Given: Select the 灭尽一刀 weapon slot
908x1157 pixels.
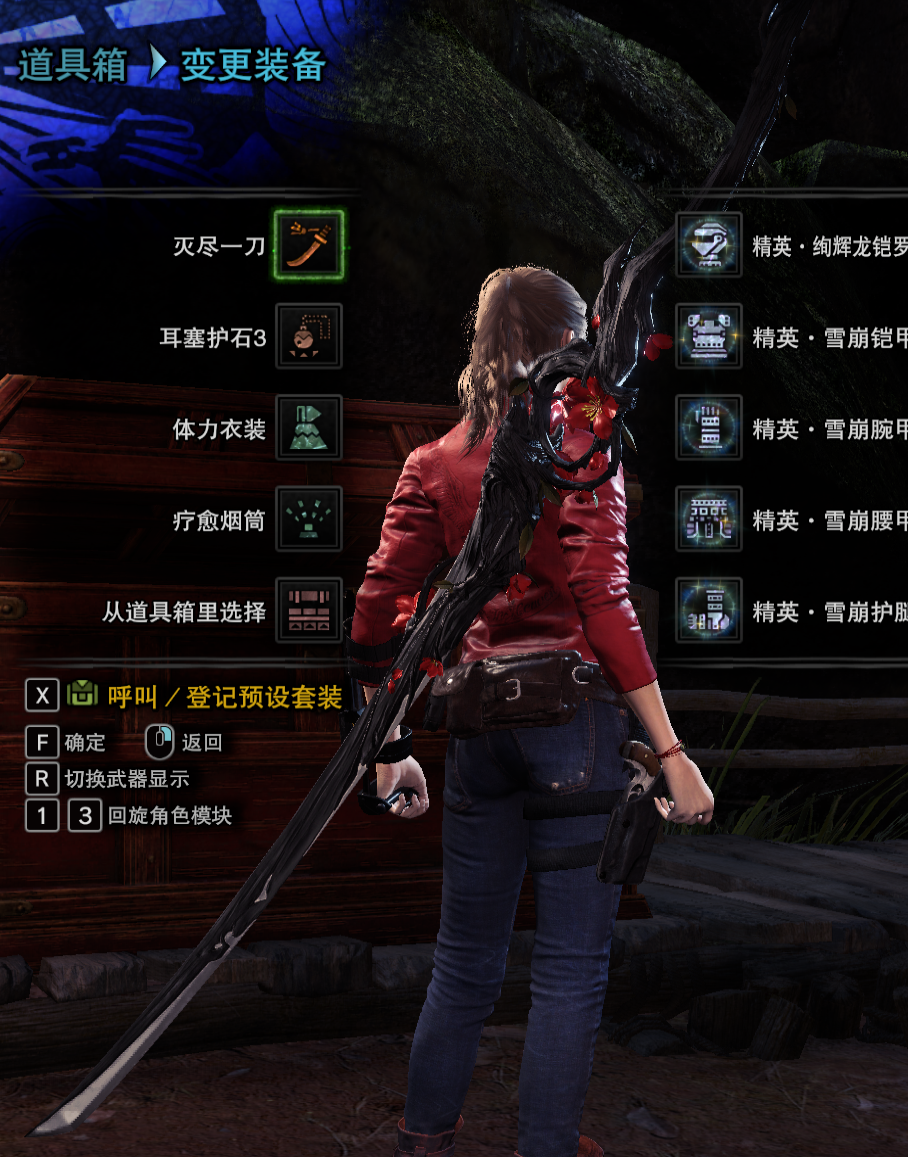Looking at the screenshot, I should [308, 245].
